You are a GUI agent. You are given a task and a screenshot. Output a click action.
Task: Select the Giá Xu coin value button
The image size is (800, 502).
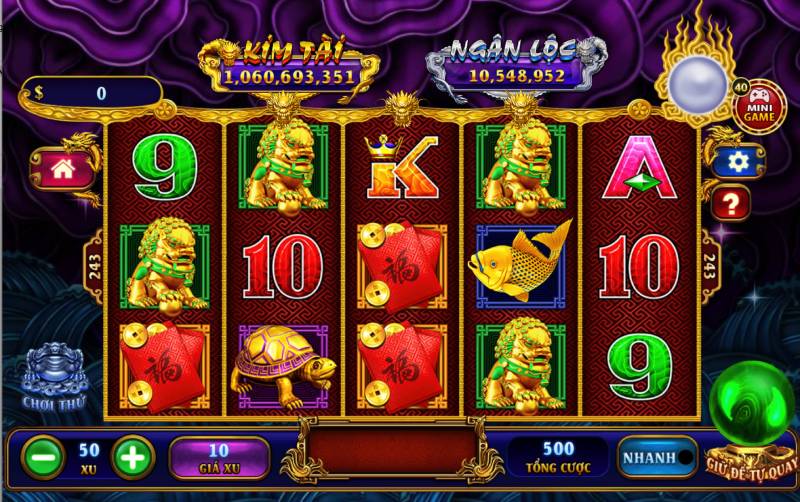[x=219, y=457]
